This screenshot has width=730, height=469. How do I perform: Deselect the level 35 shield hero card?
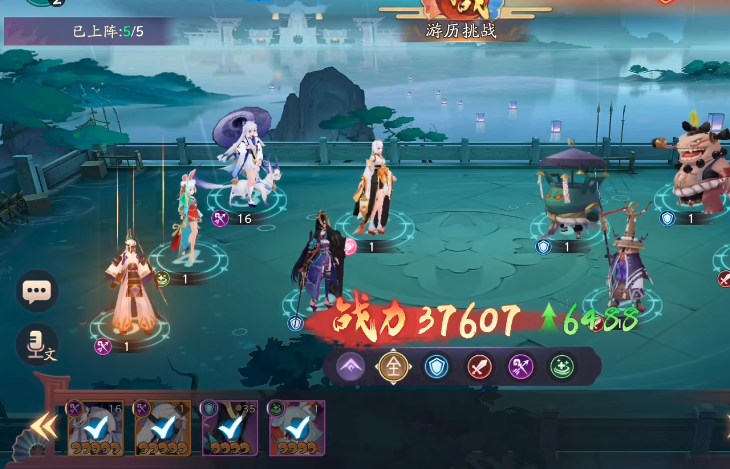(x=230, y=427)
